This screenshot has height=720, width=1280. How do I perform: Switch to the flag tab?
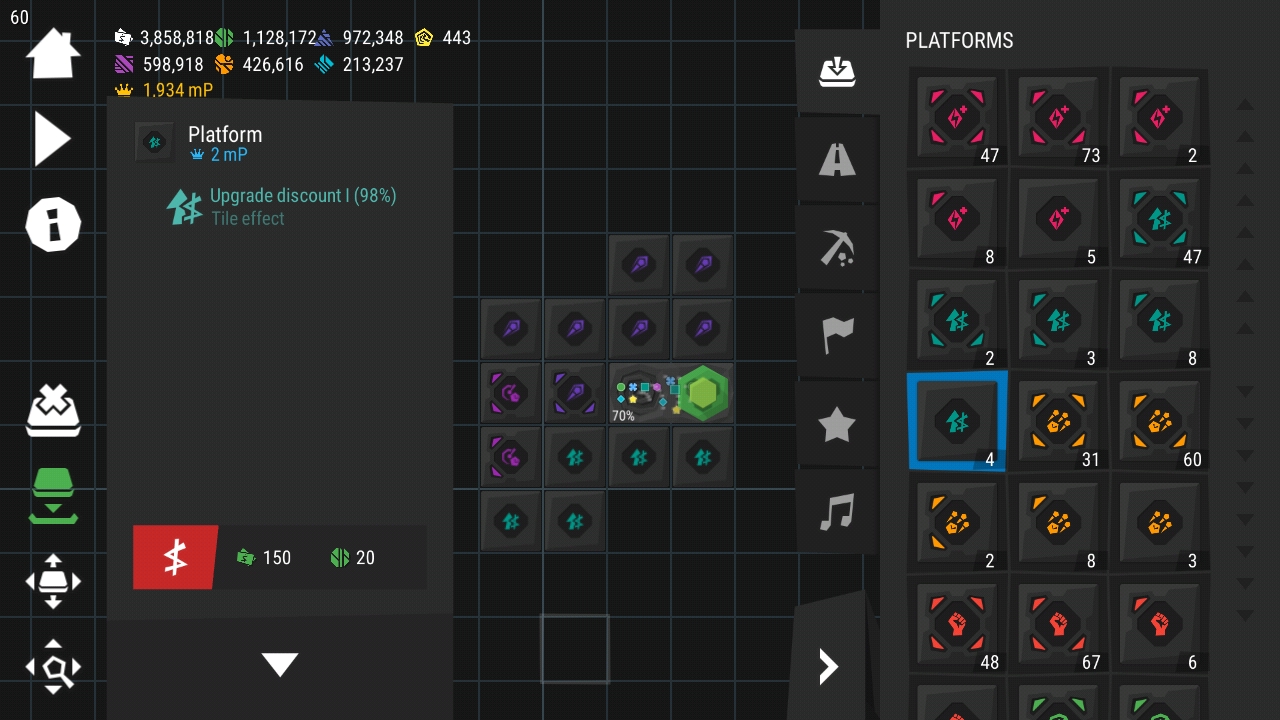coord(837,335)
